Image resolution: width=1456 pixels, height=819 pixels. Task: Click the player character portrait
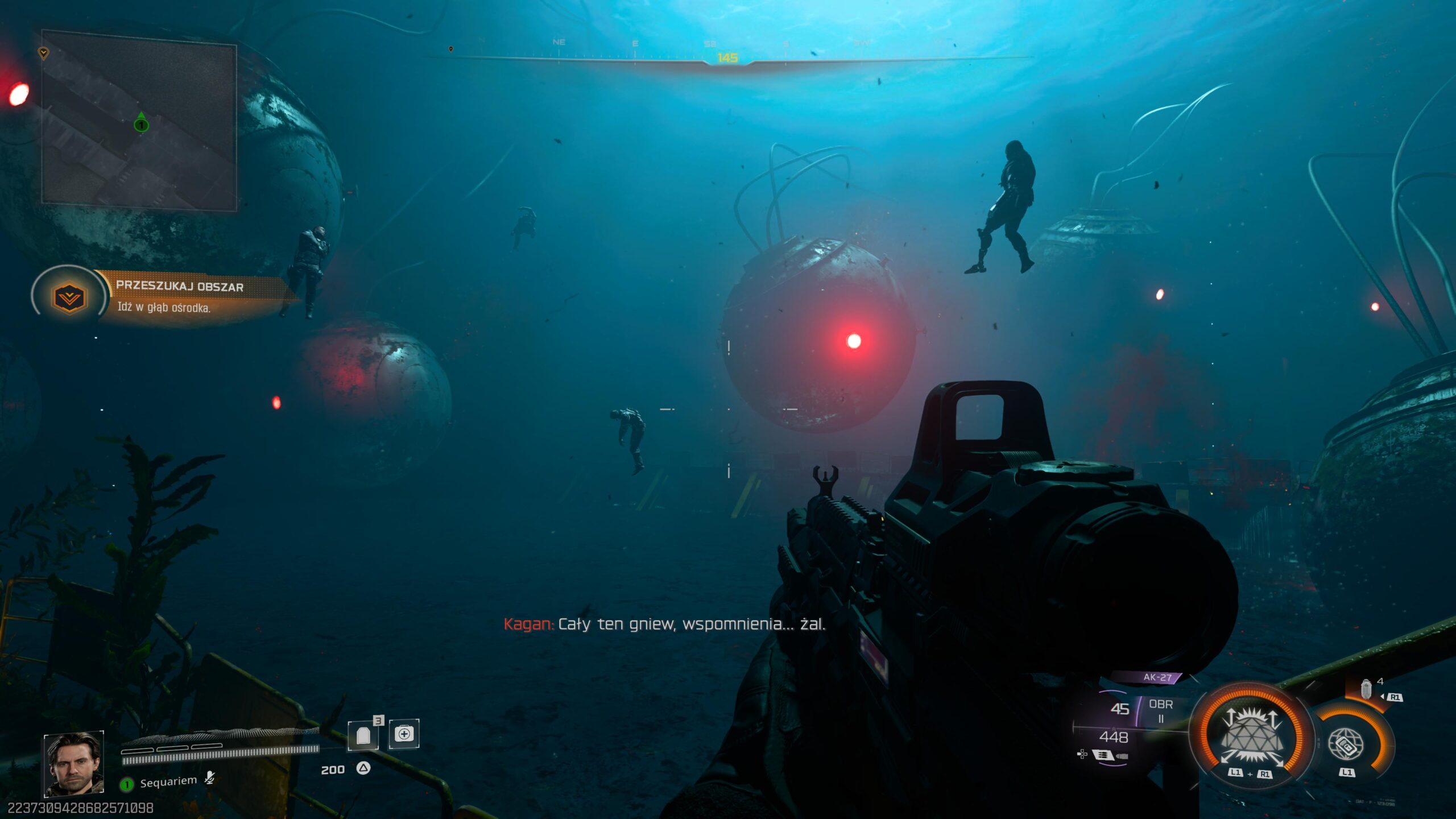tap(74, 763)
